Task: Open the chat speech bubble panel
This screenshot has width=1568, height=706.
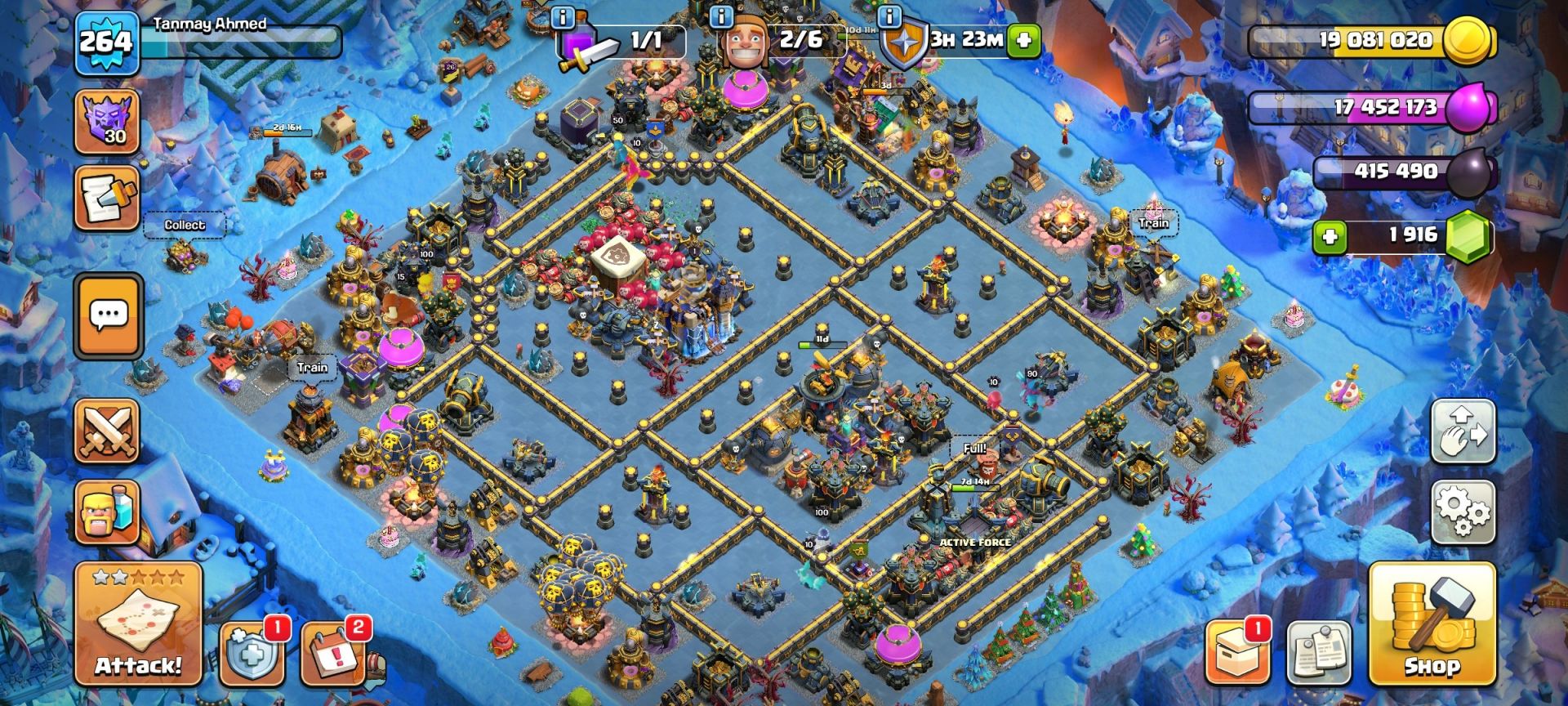Action: [x=108, y=315]
